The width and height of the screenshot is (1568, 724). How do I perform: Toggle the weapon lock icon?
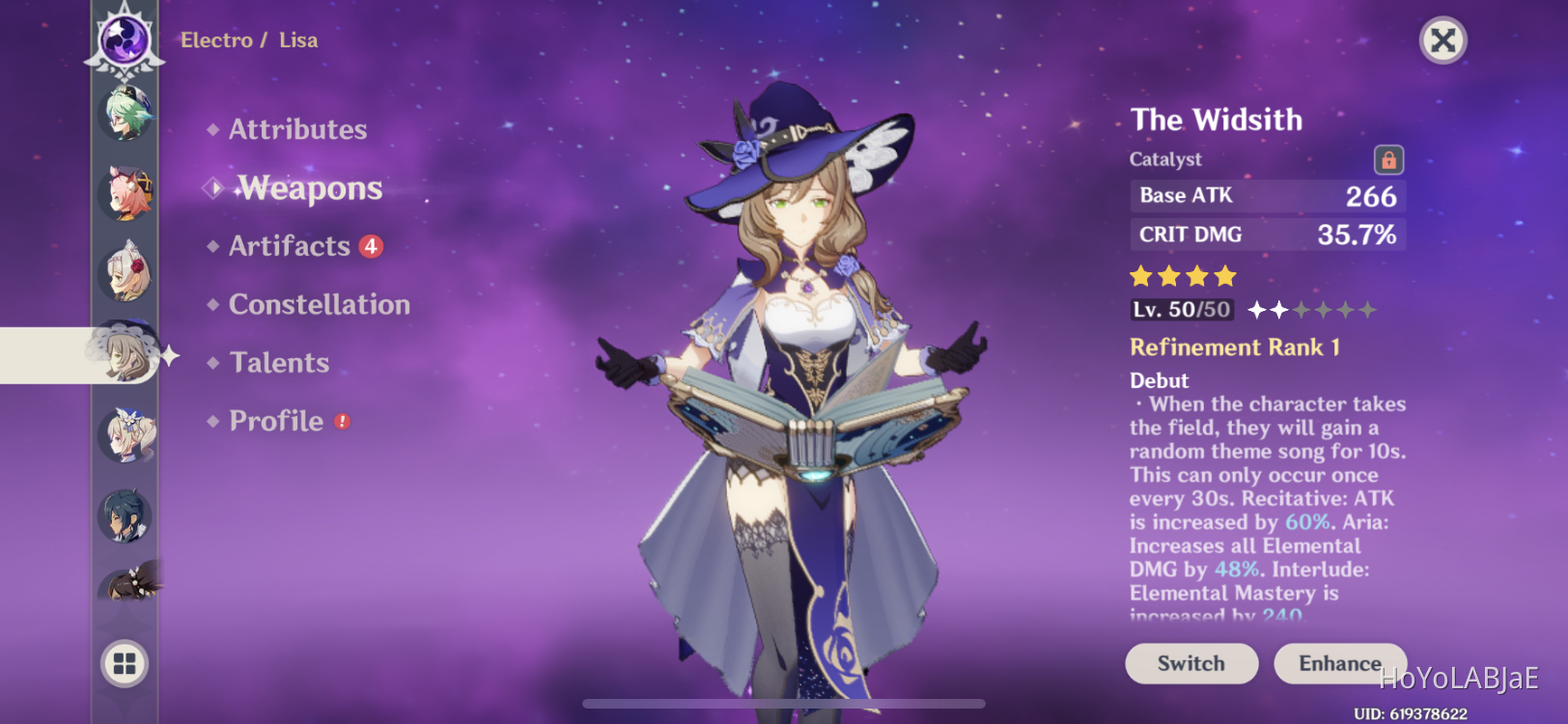click(x=1388, y=159)
